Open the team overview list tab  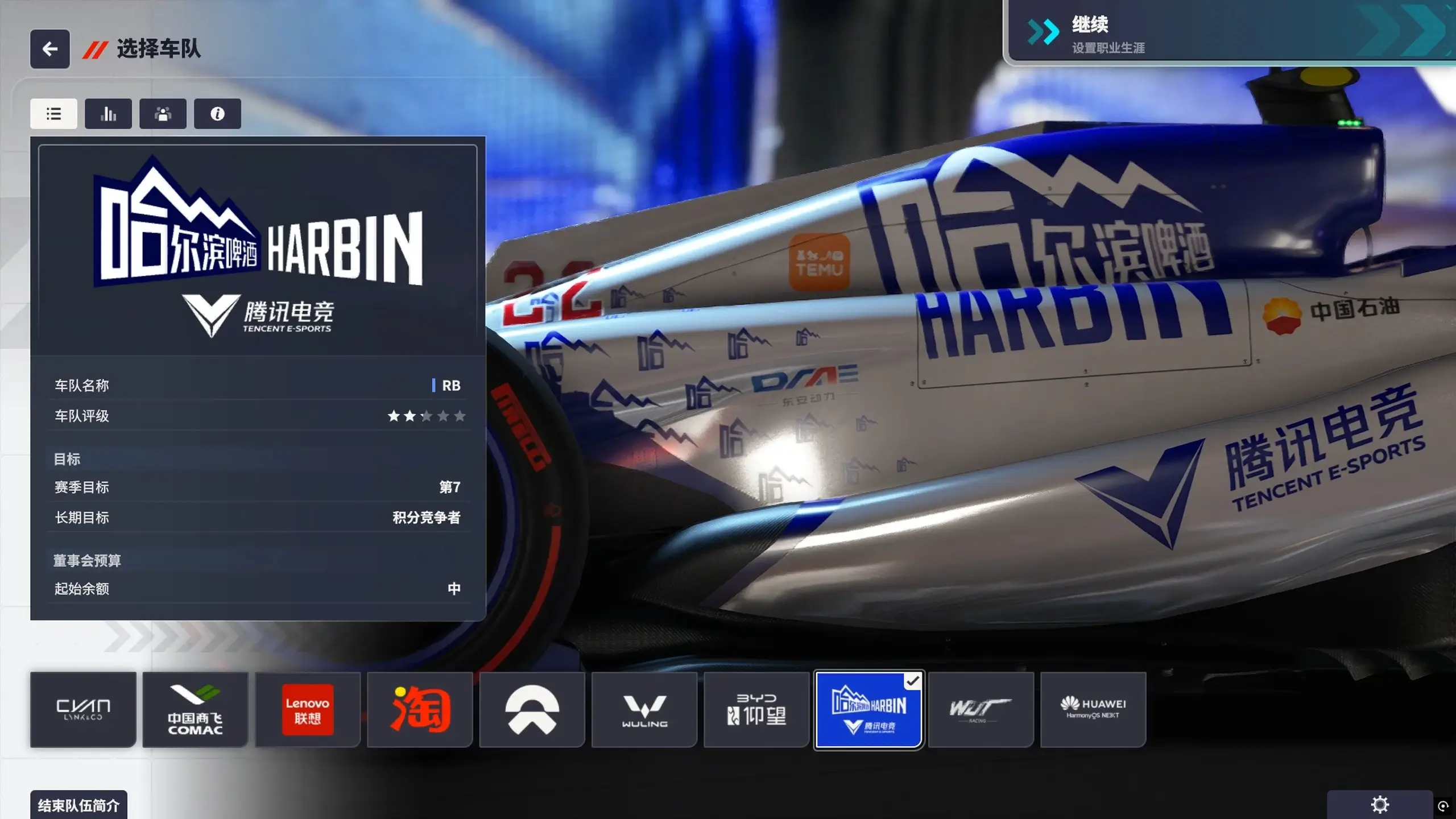[53, 114]
